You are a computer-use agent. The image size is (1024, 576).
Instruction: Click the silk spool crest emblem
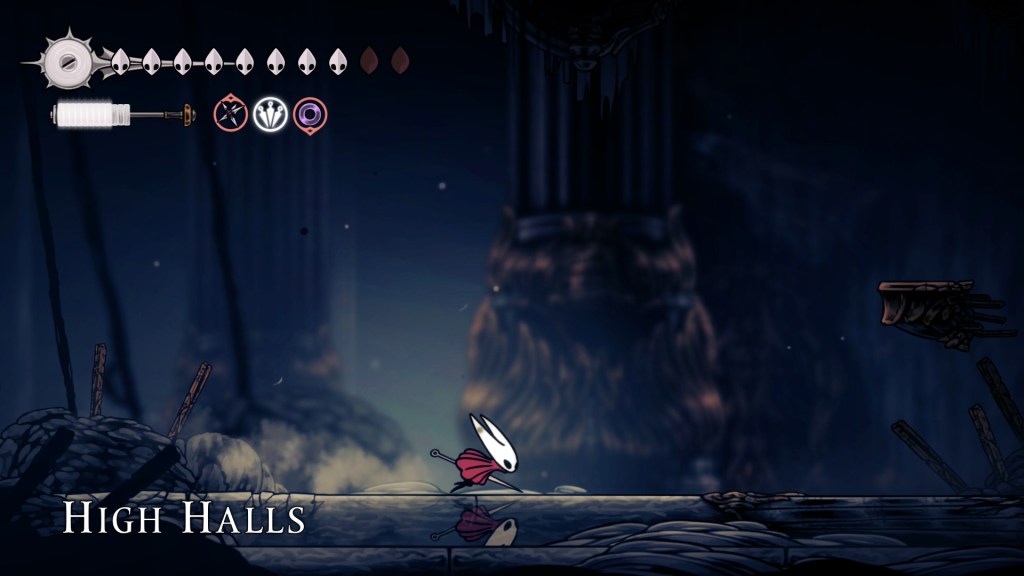(67, 61)
